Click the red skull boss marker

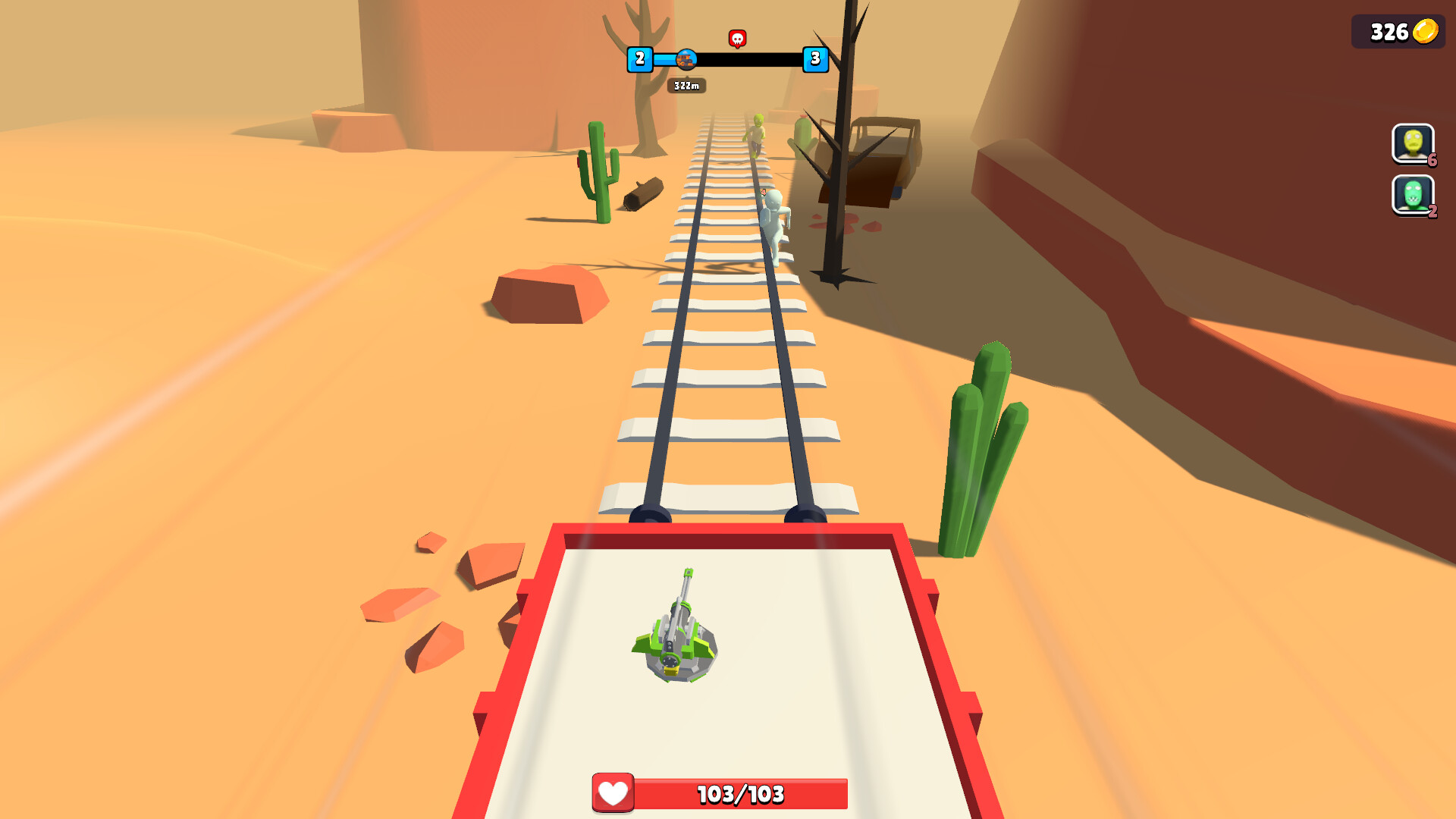click(x=736, y=36)
